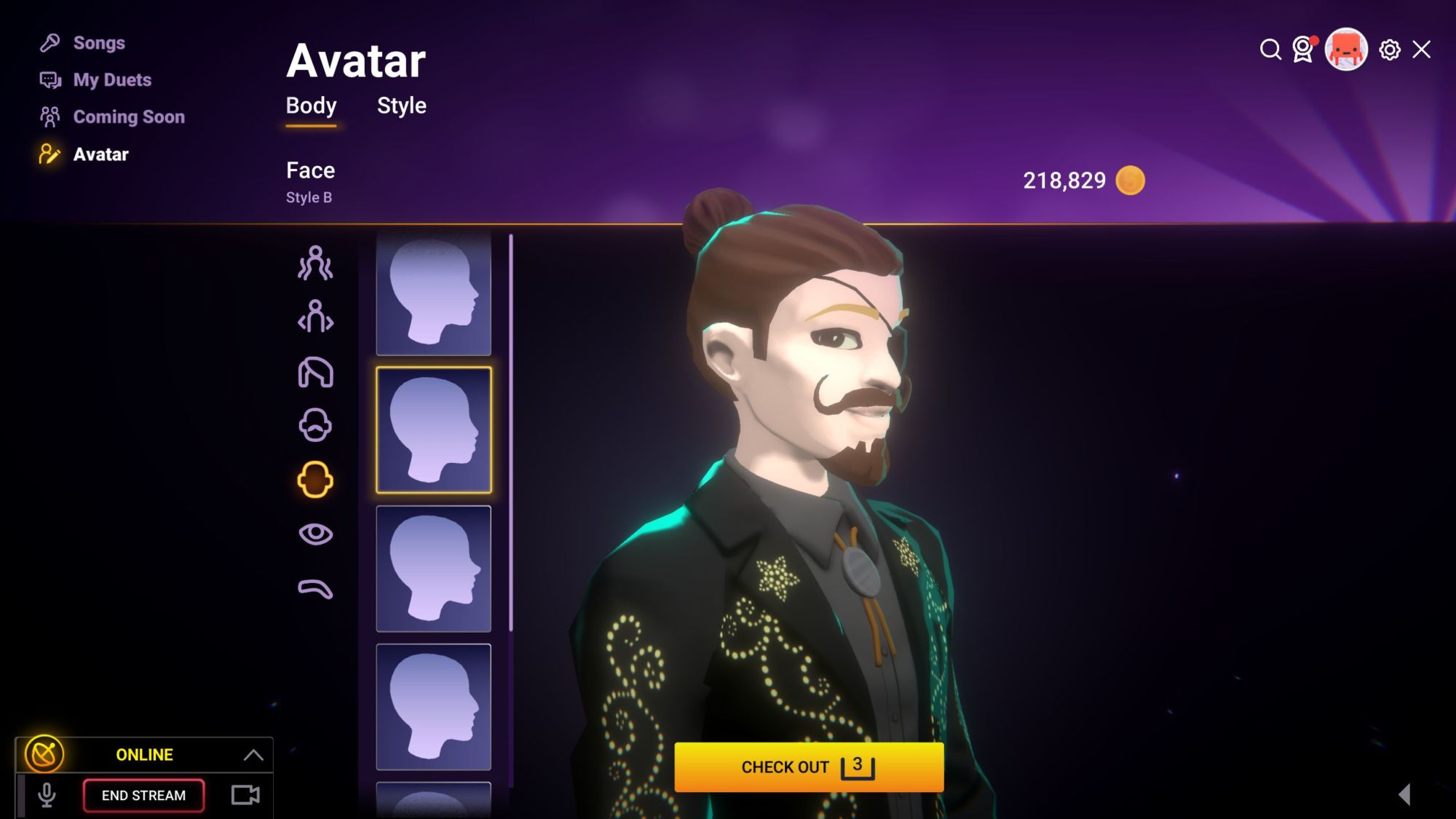
Task: Choose the hair category icon
Action: [x=315, y=373]
